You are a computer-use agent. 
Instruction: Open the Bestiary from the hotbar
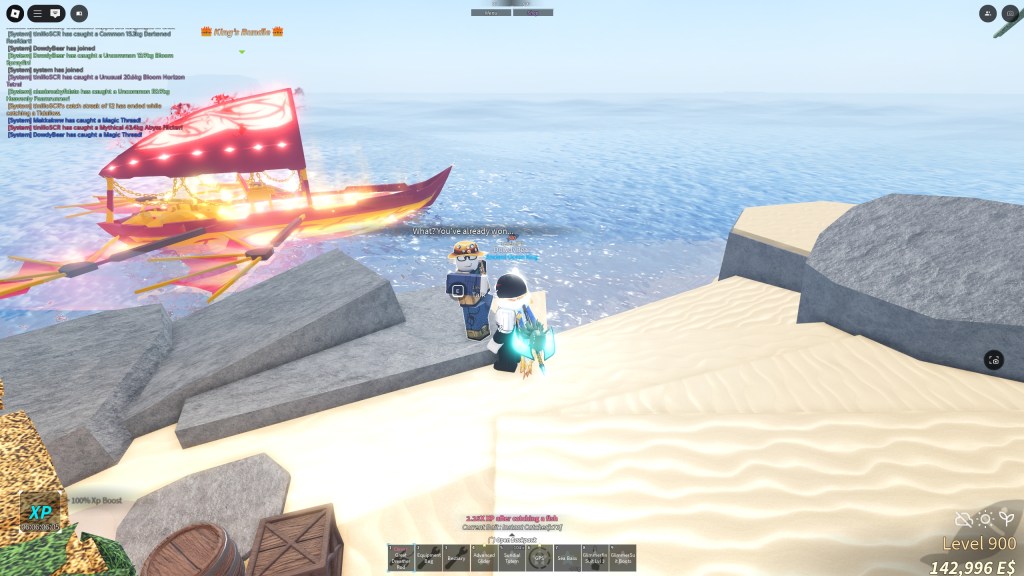point(456,557)
